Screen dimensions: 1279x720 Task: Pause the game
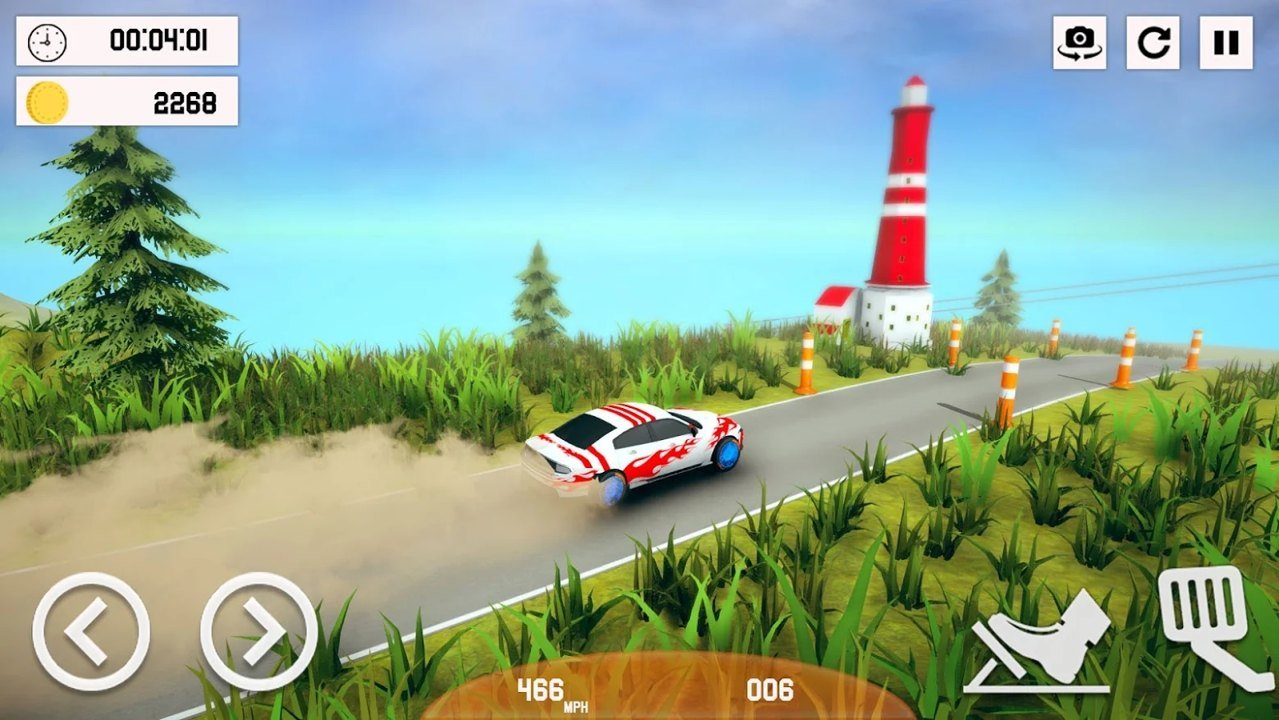click(1226, 42)
